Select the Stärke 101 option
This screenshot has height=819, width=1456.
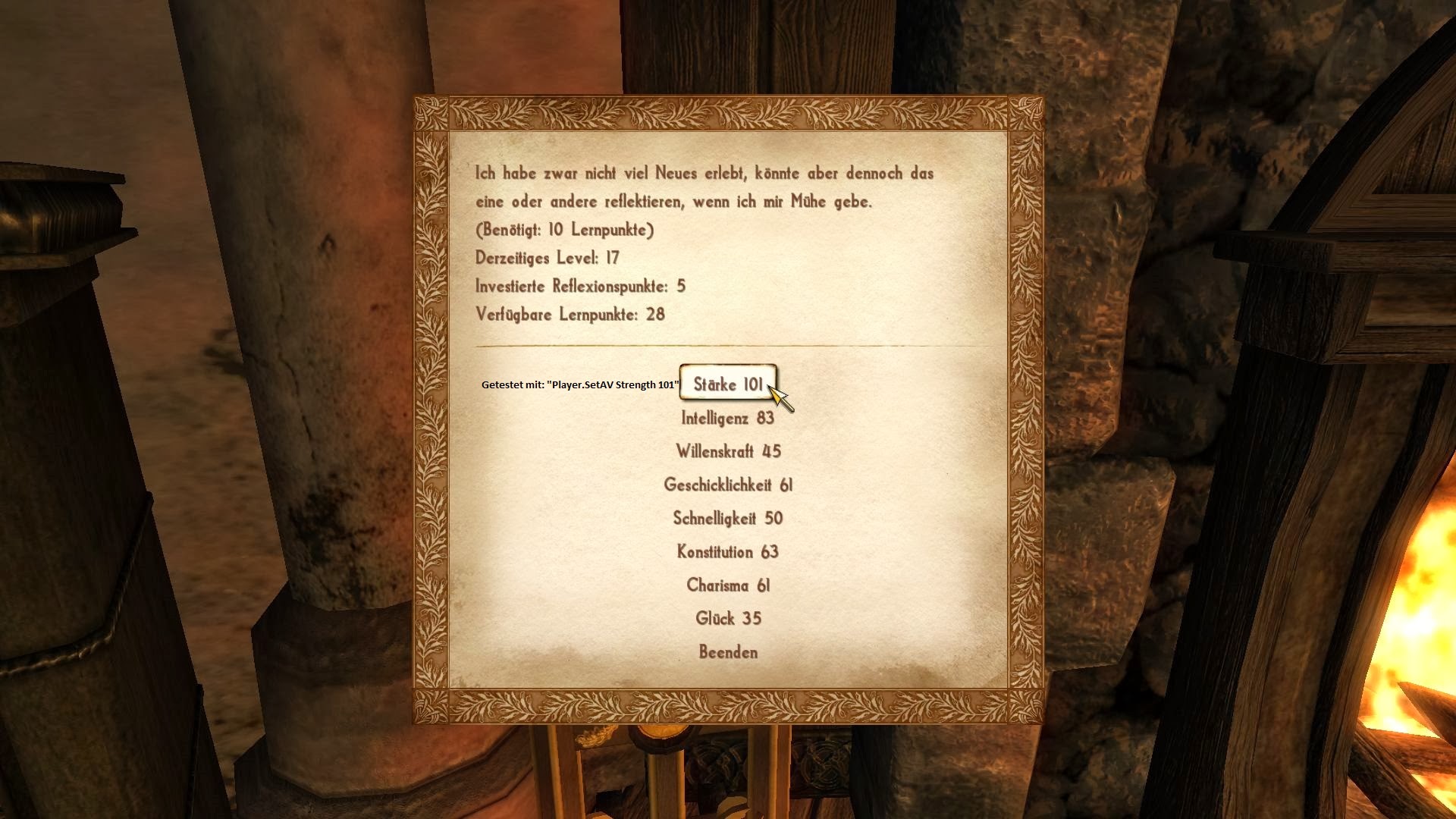728,384
